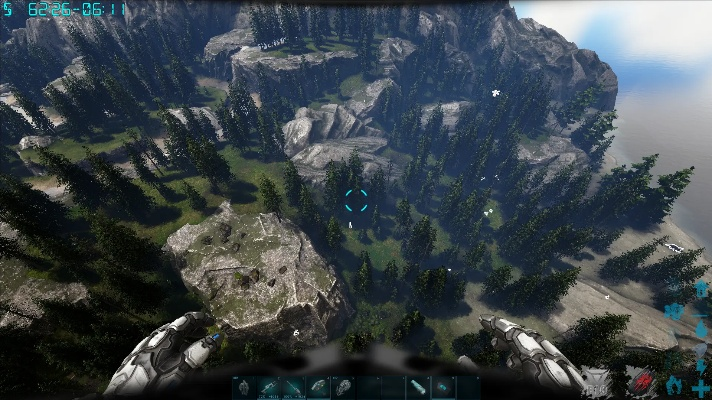Select the gauntlet item in slot five
Screen dimensions: 712x400
point(344,387)
